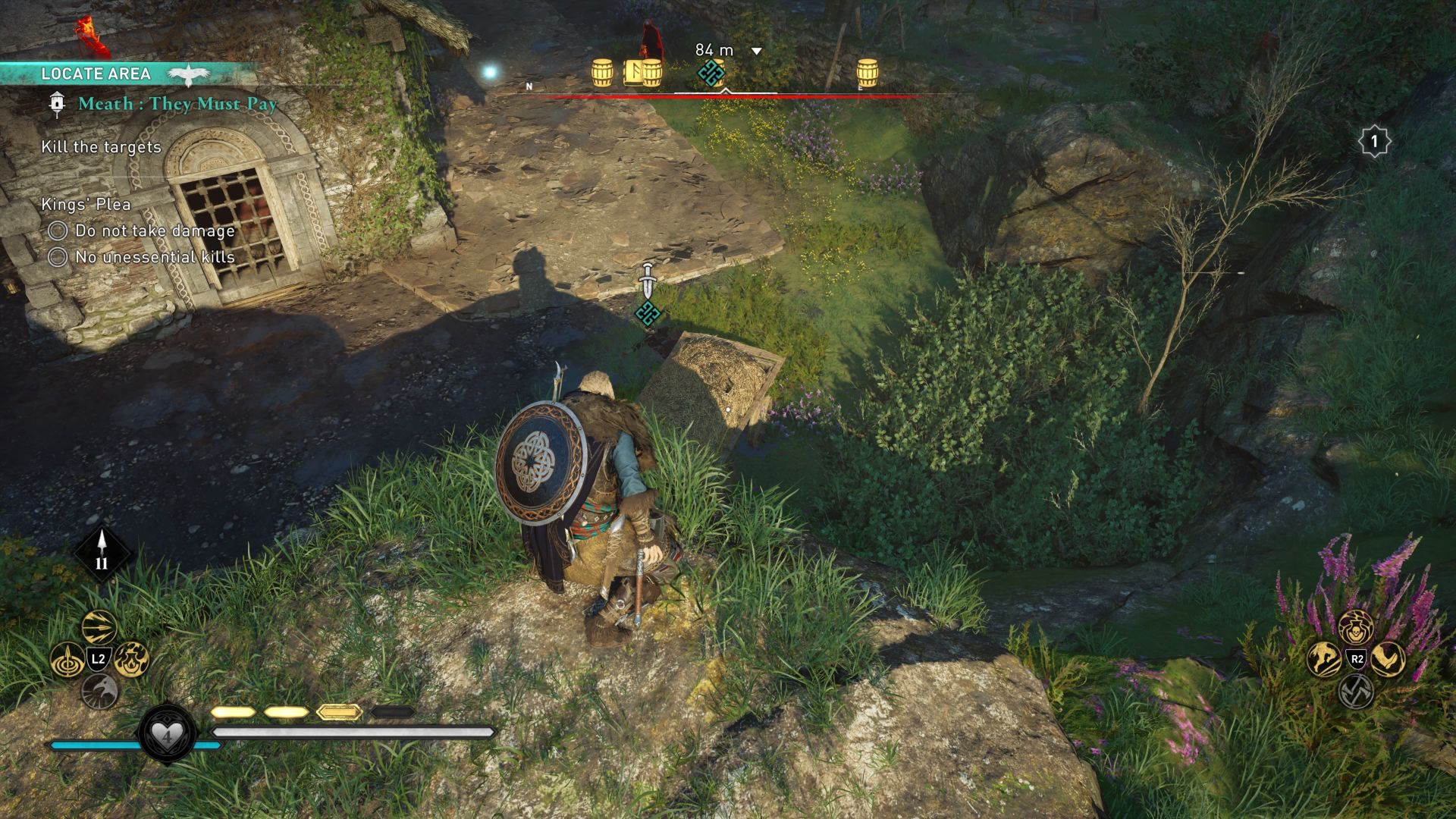Select the multi-arrow volley ability icon
Image resolution: width=1456 pixels, height=819 pixels.
tap(99, 627)
